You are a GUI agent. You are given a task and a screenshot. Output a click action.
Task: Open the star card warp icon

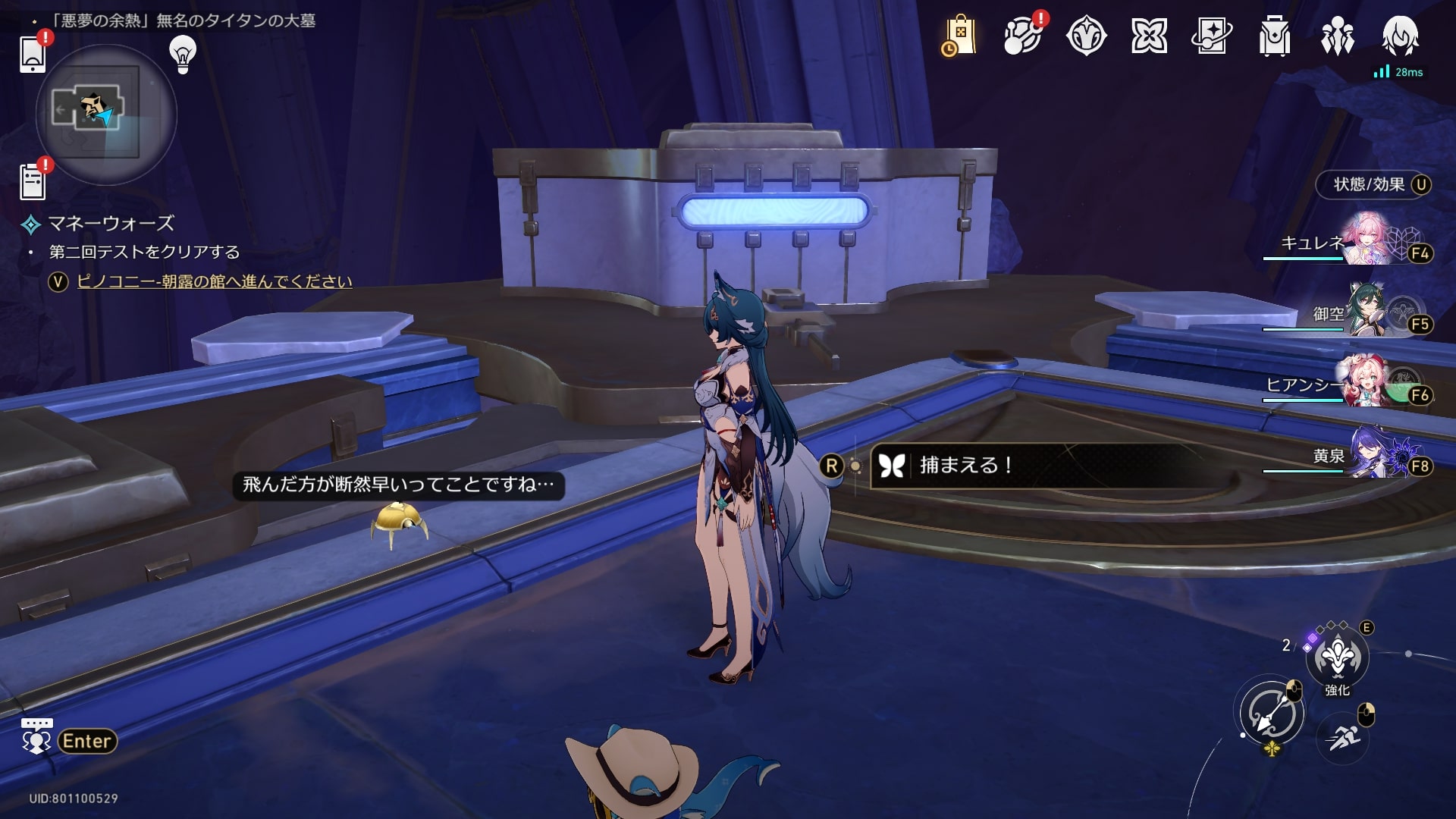[x=1212, y=36]
